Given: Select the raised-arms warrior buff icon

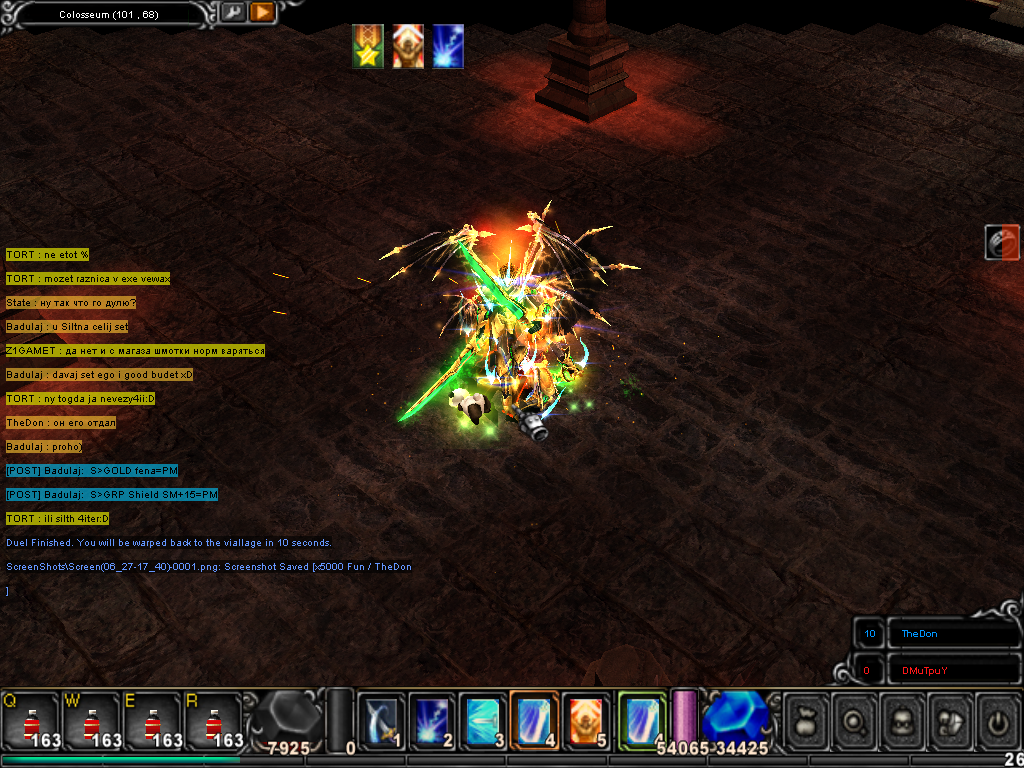Looking at the screenshot, I should tap(408, 47).
